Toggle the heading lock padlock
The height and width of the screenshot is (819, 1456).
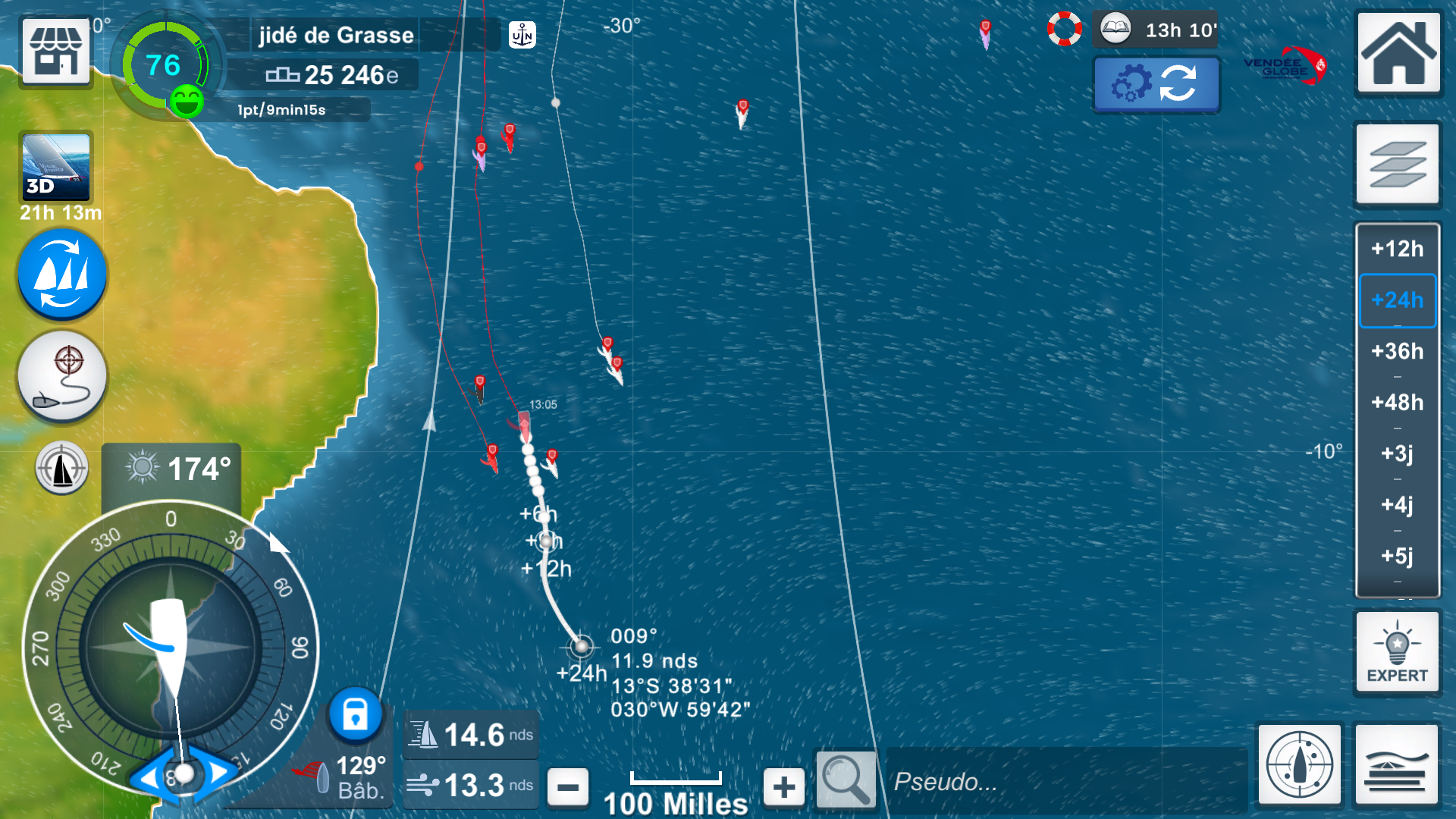(x=355, y=714)
